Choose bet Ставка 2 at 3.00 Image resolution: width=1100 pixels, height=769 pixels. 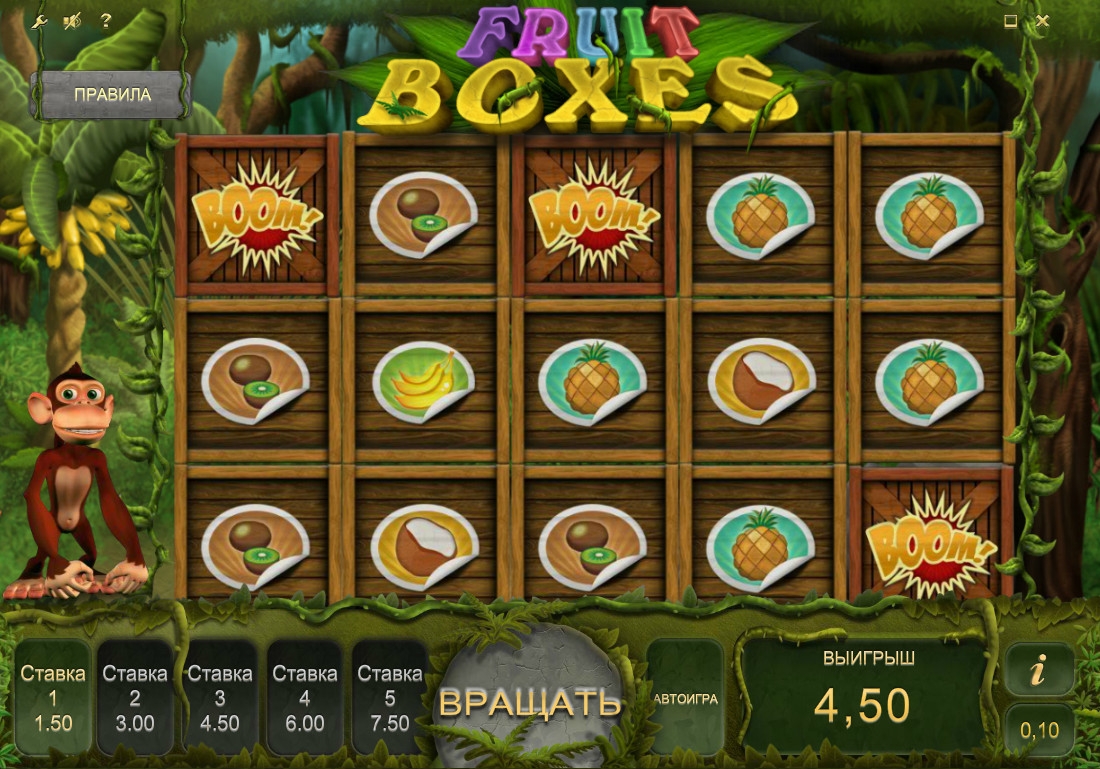click(x=135, y=698)
